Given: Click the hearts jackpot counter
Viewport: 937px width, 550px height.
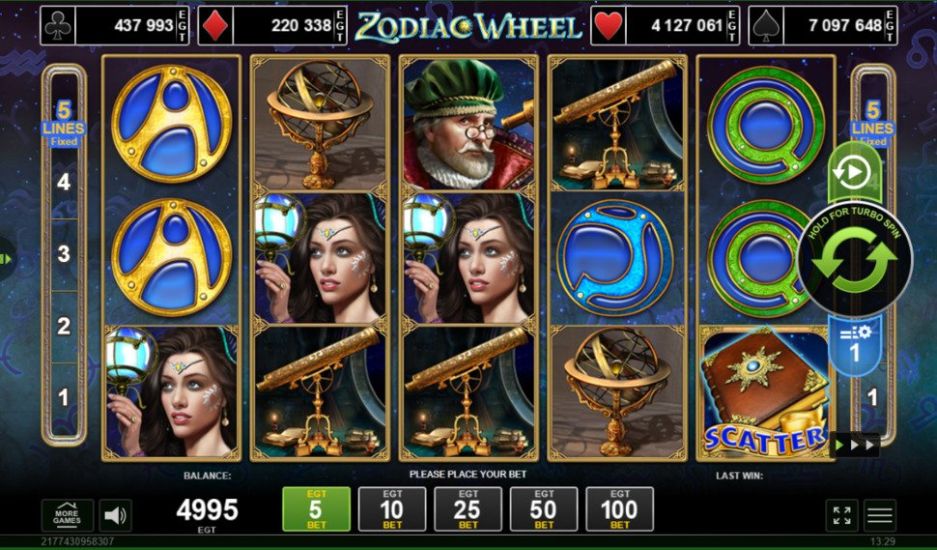Looking at the screenshot, I should point(666,26).
